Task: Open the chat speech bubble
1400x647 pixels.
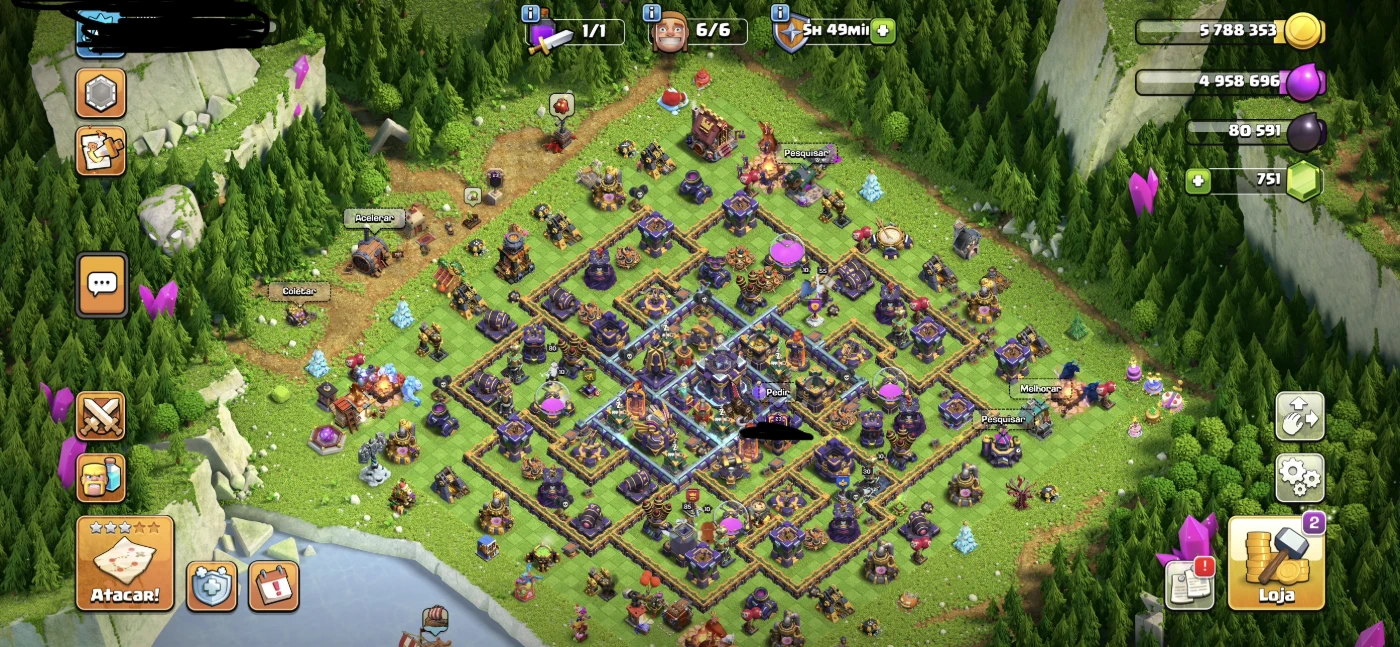Action: (101, 285)
